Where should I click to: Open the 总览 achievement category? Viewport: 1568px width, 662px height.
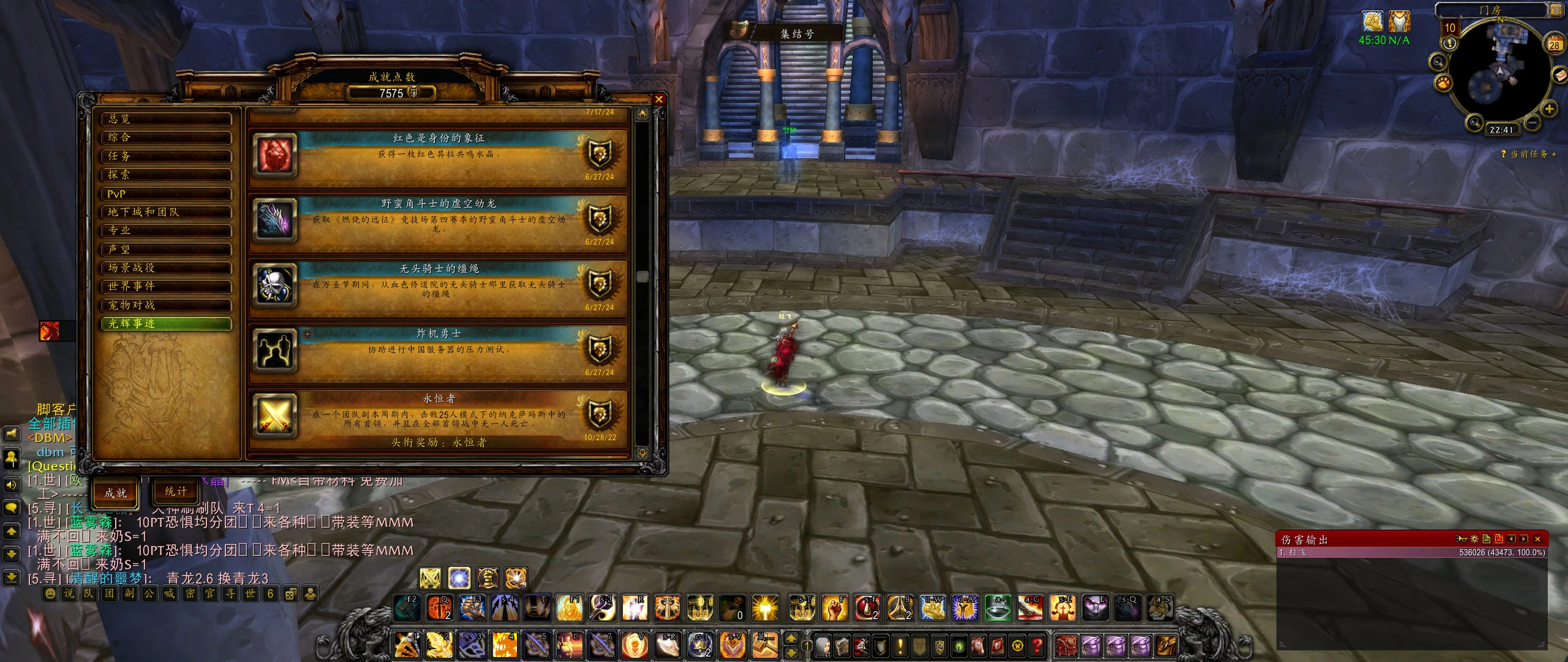click(x=166, y=119)
